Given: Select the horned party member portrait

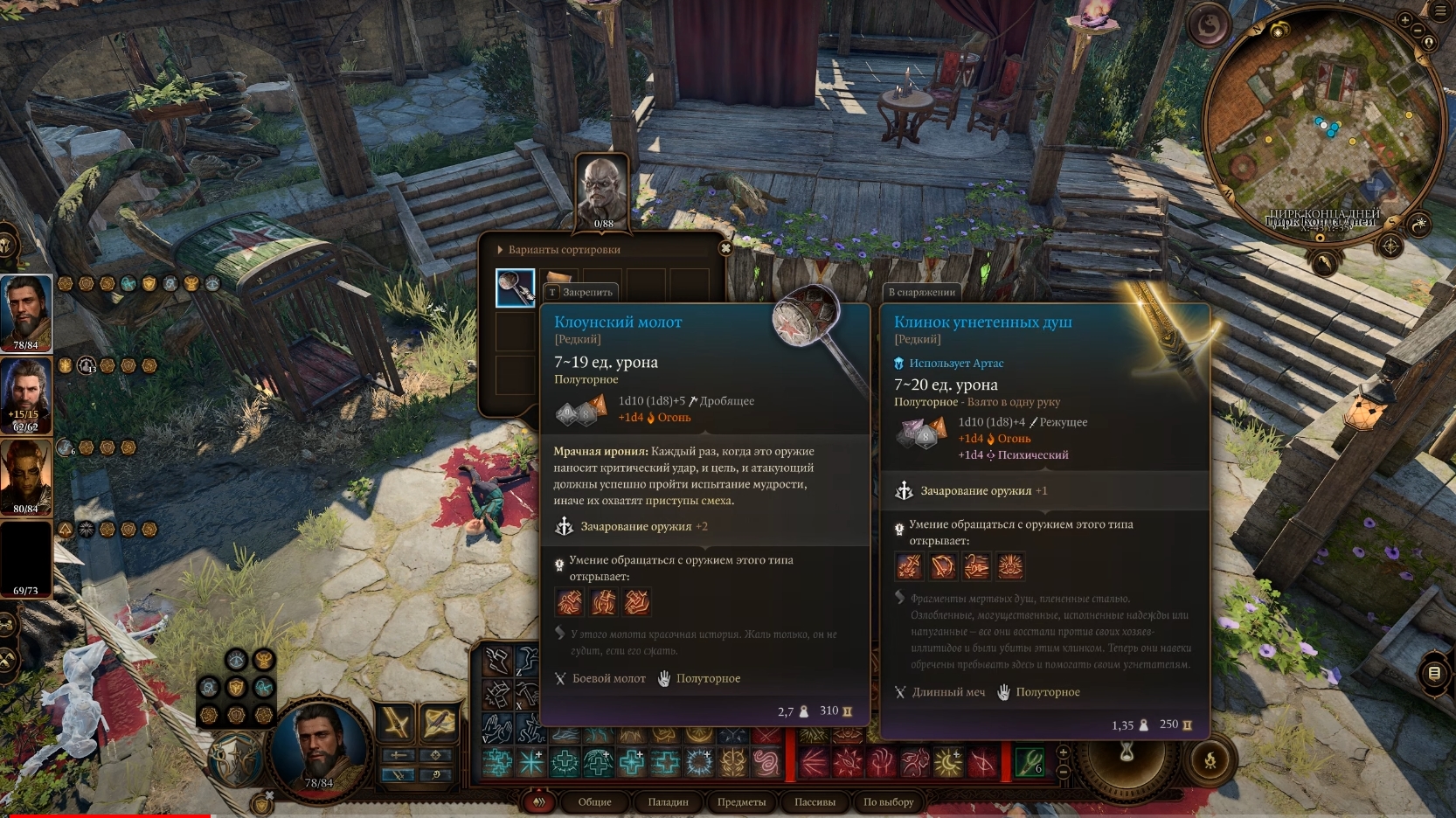Looking at the screenshot, I should point(26,476).
